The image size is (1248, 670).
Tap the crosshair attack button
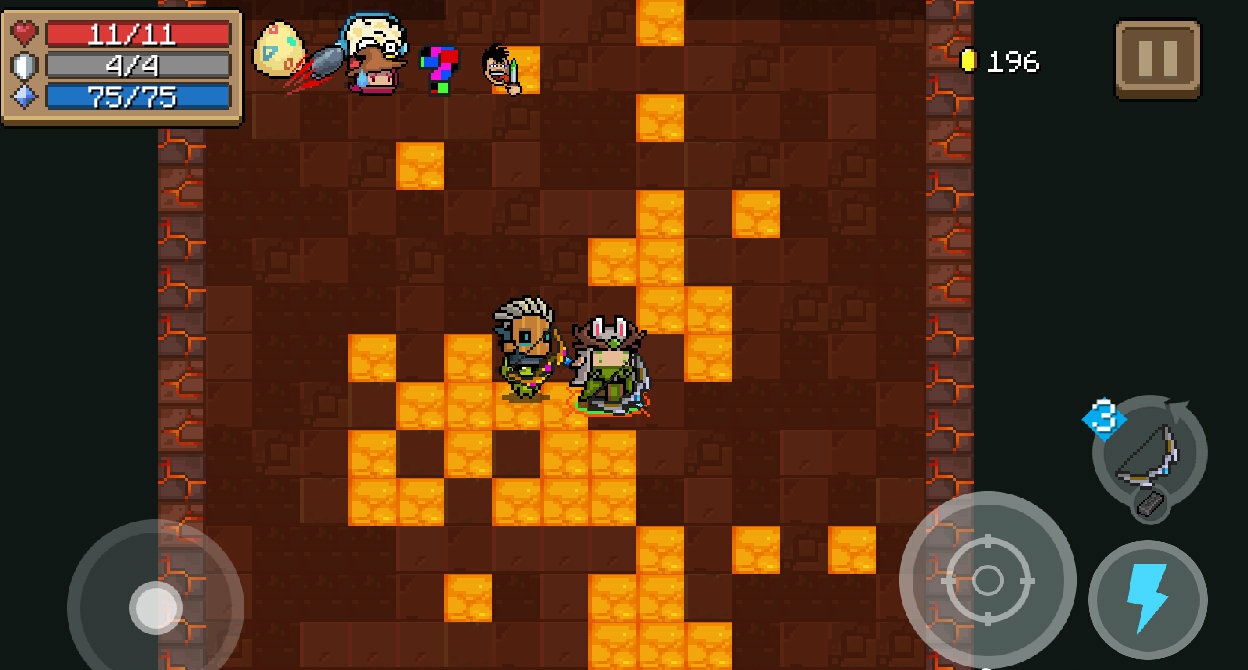click(987, 580)
